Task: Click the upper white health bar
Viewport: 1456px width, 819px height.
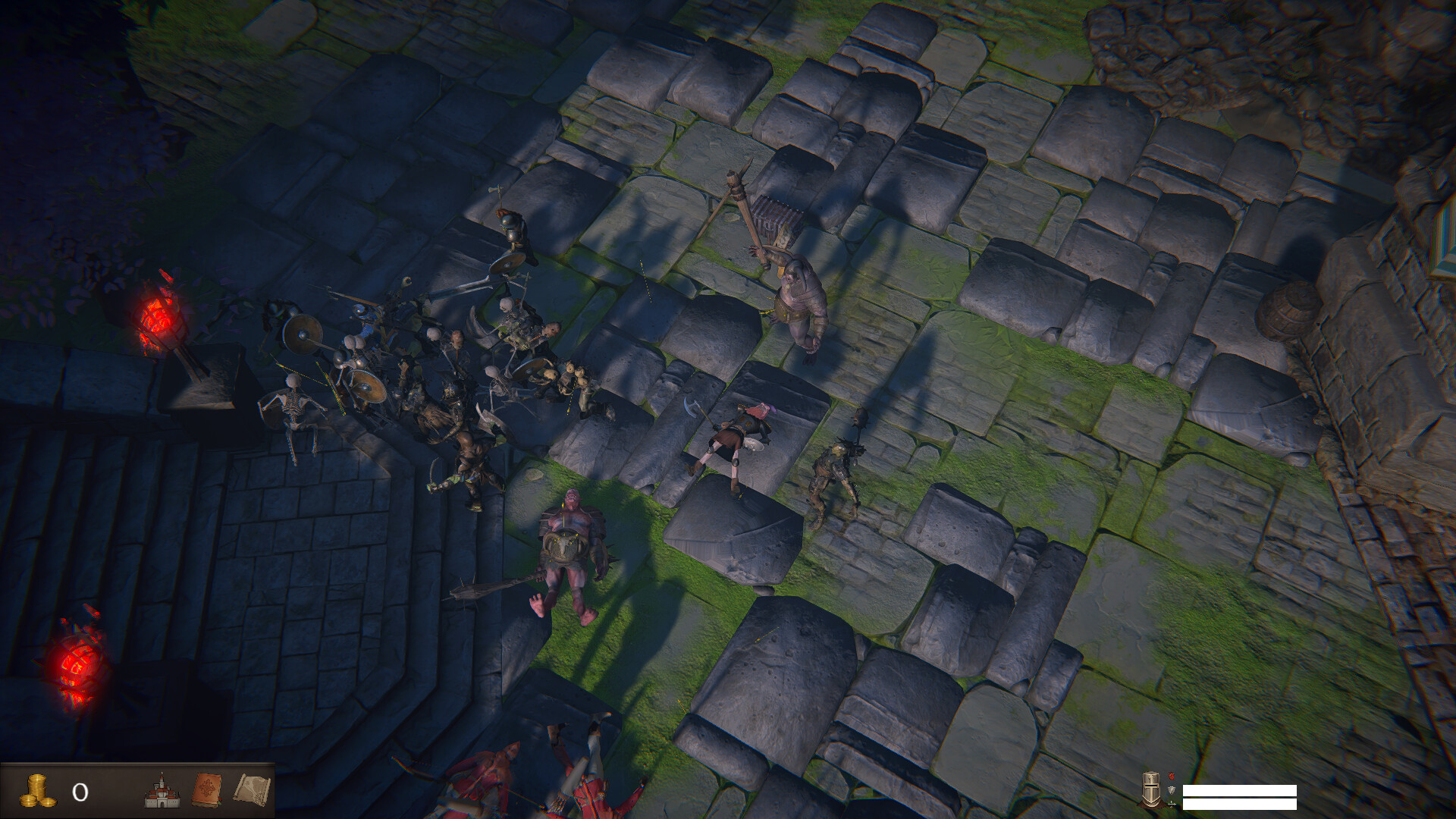Action: pyautogui.click(x=1240, y=791)
